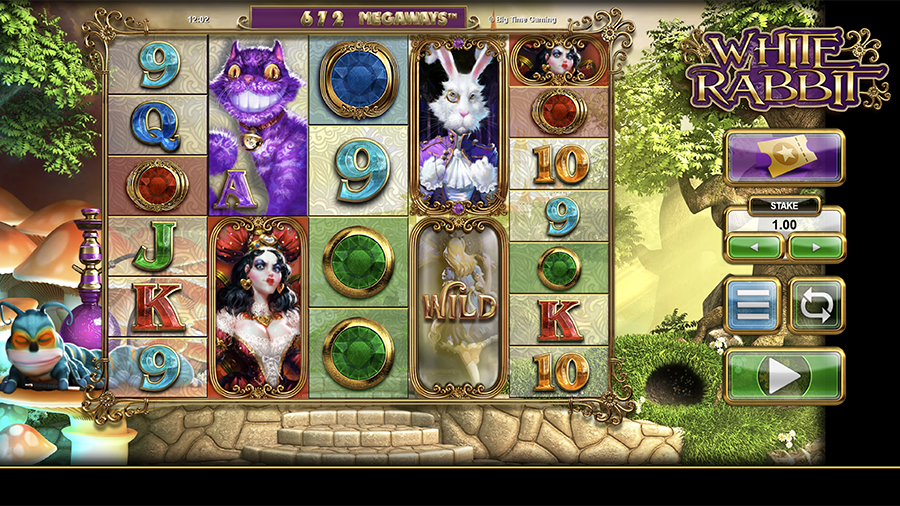Spin the reels with the green play button

784,376
